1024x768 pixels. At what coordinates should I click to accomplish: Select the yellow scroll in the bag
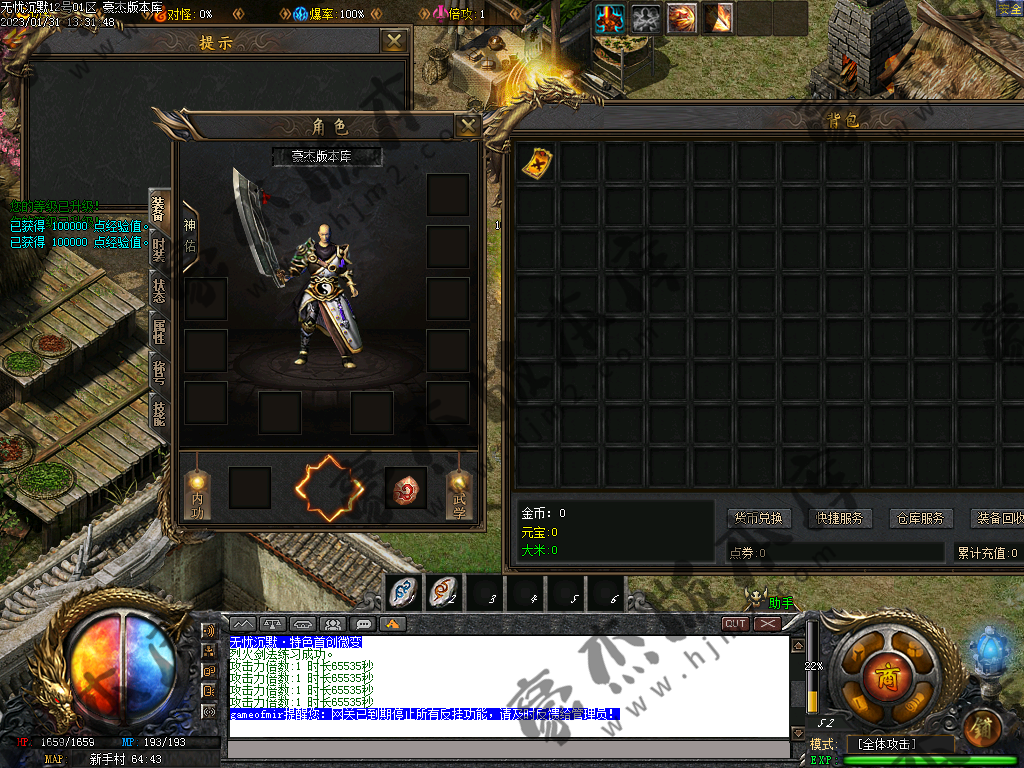pyautogui.click(x=537, y=162)
